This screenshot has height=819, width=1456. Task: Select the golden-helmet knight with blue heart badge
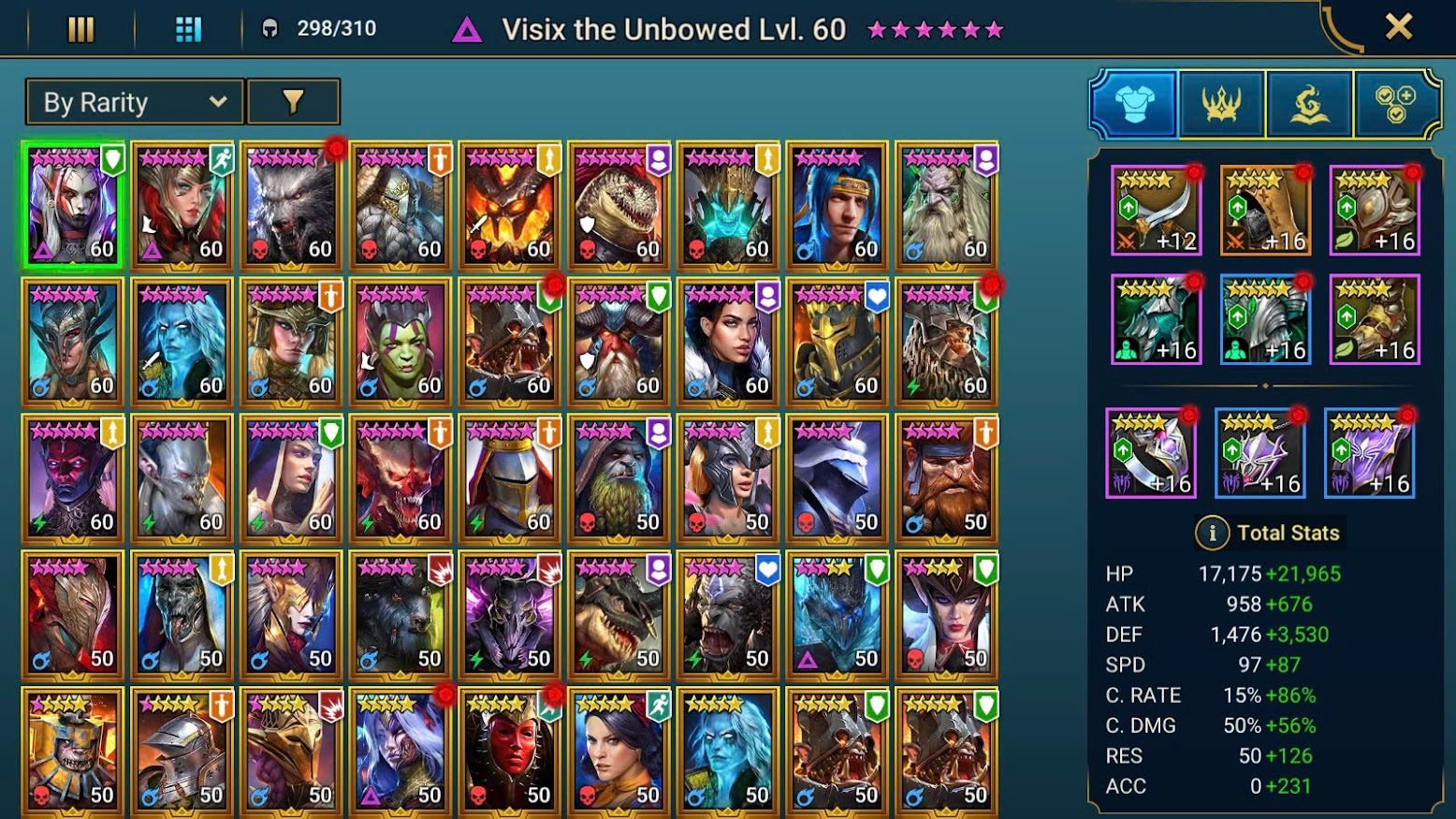pyautogui.click(x=837, y=343)
